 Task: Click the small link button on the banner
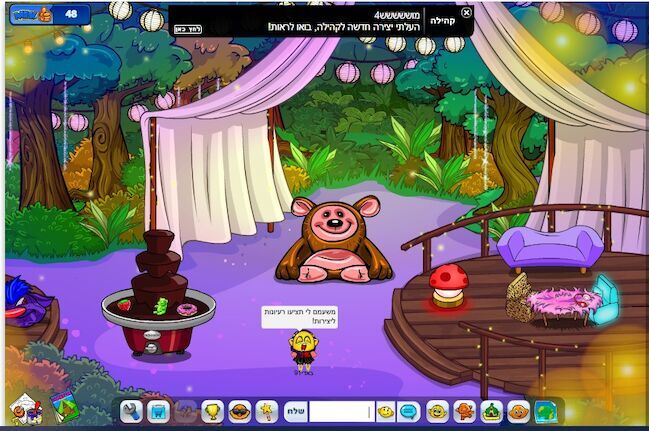click(x=187, y=29)
